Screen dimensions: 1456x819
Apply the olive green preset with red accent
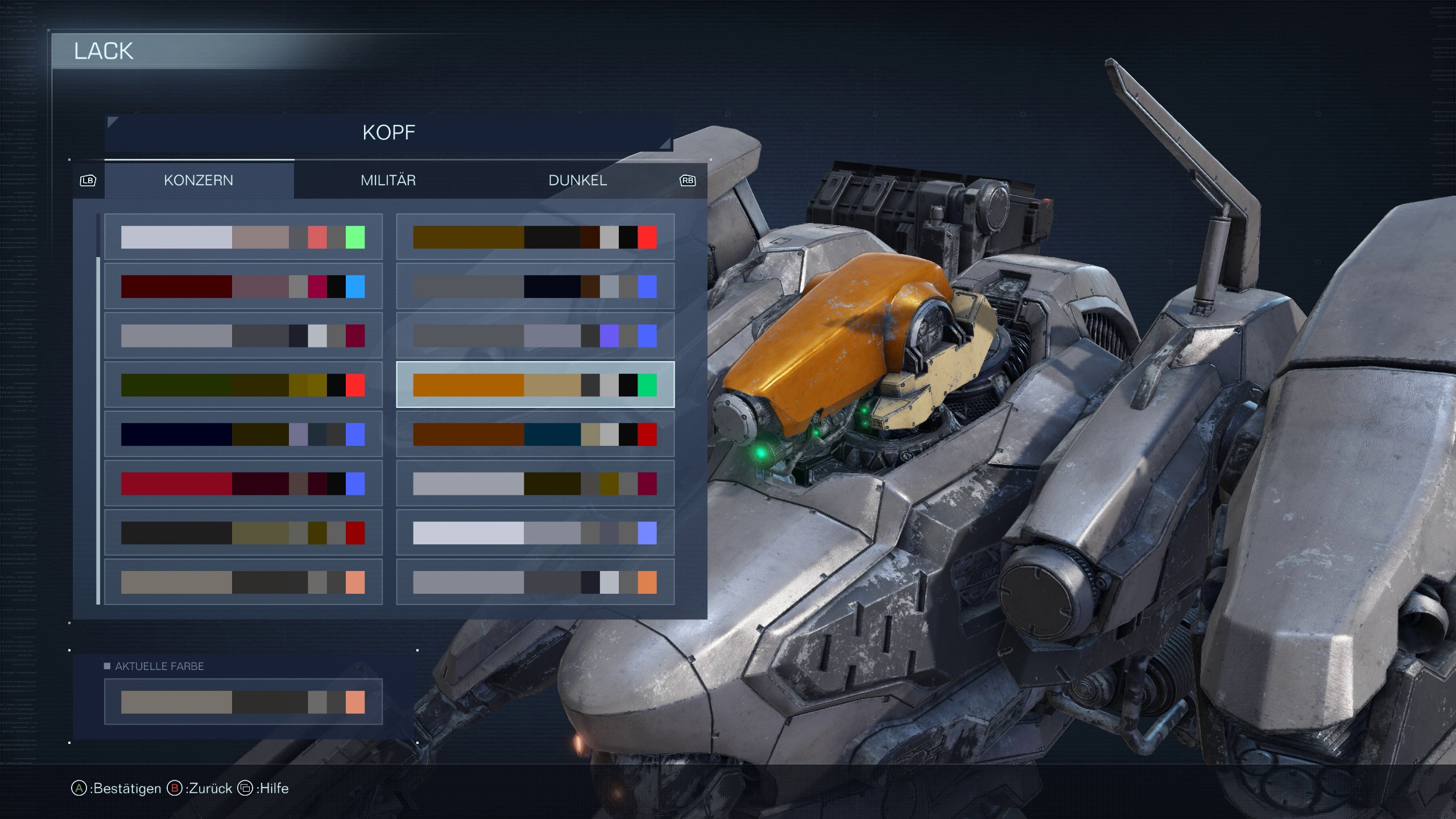[243, 385]
